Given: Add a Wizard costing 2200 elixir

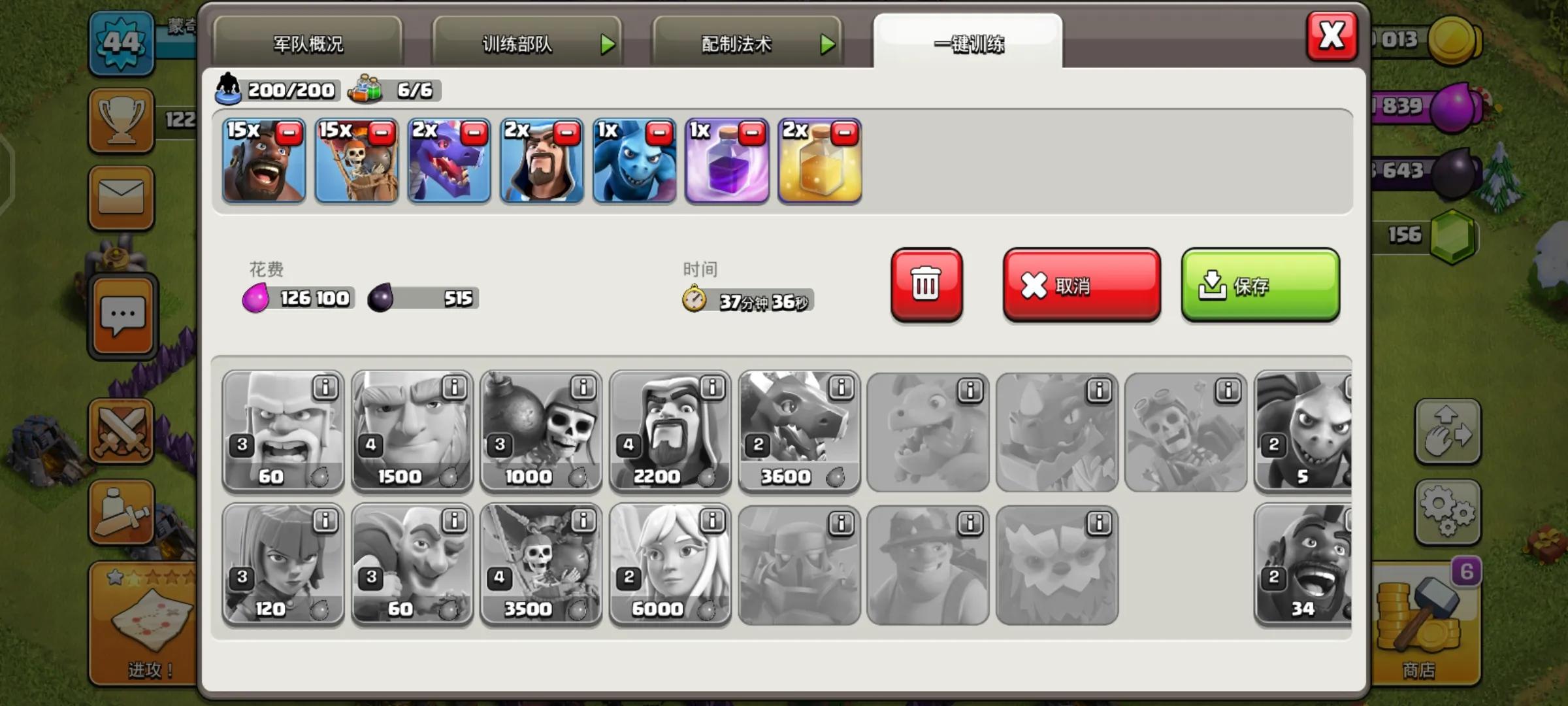Looking at the screenshot, I should coord(670,431).
